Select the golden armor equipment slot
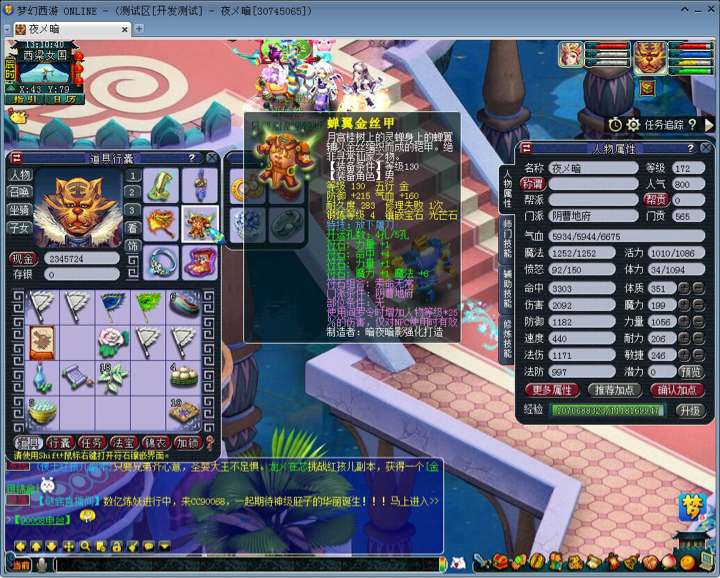Screen dimensions: 720x578 (199, 223)
